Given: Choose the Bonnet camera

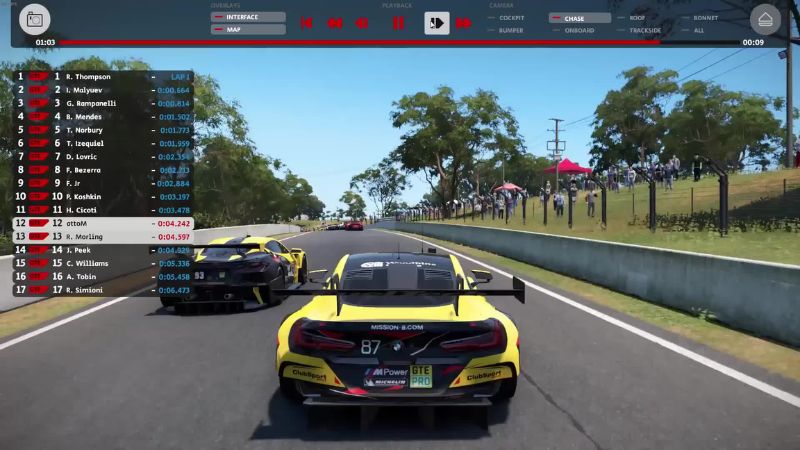Looking at the screenshot, I should click(703, 18).
